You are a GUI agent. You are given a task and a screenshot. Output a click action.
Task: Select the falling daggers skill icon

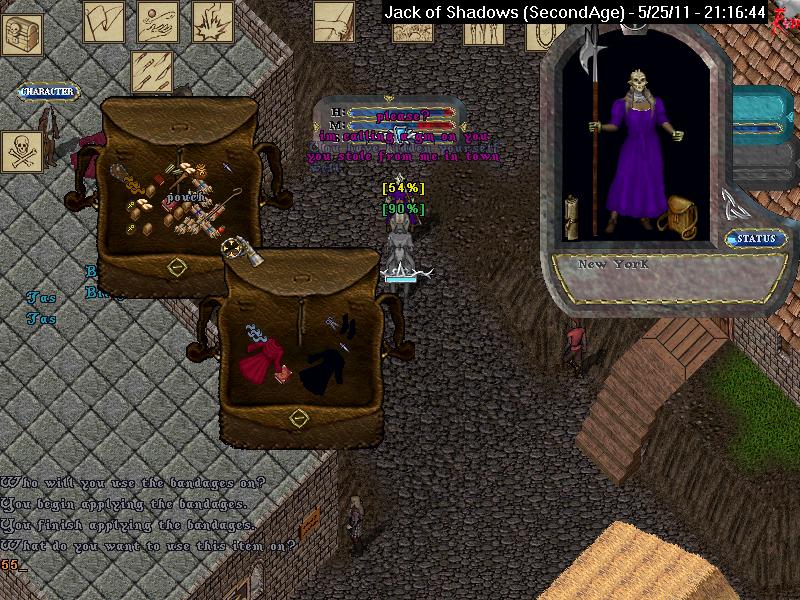point(152,71)
